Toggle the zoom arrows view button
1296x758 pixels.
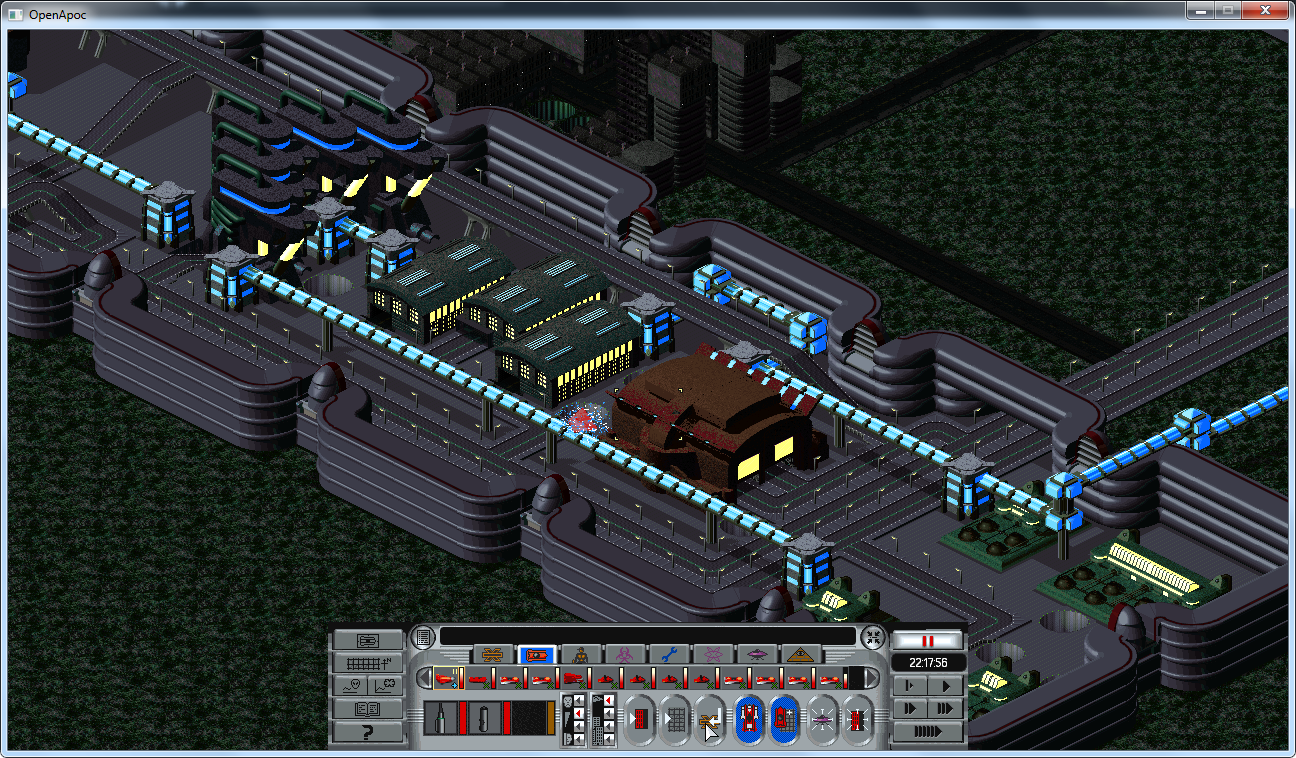(873, 636)
